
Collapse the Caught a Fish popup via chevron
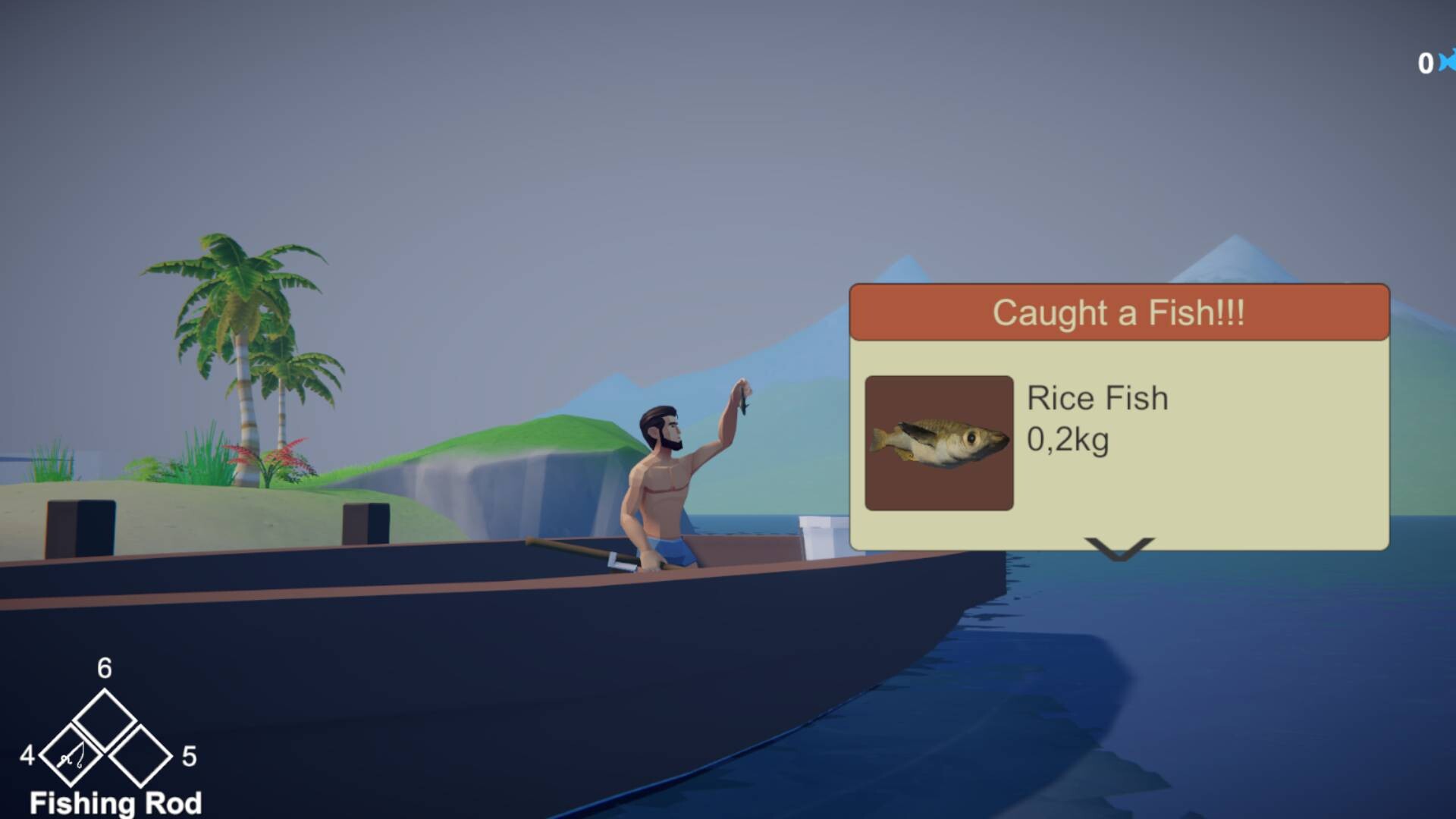[x=1120, y=548]
